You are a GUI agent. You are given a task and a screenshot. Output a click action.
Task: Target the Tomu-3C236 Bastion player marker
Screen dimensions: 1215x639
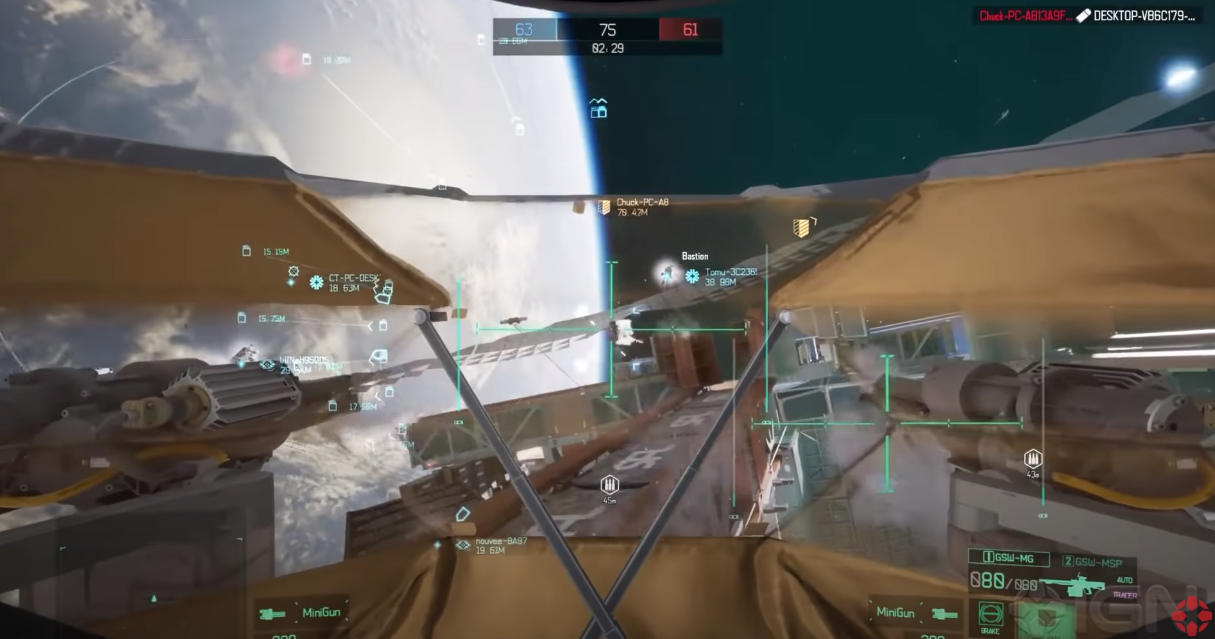point(692,276)
